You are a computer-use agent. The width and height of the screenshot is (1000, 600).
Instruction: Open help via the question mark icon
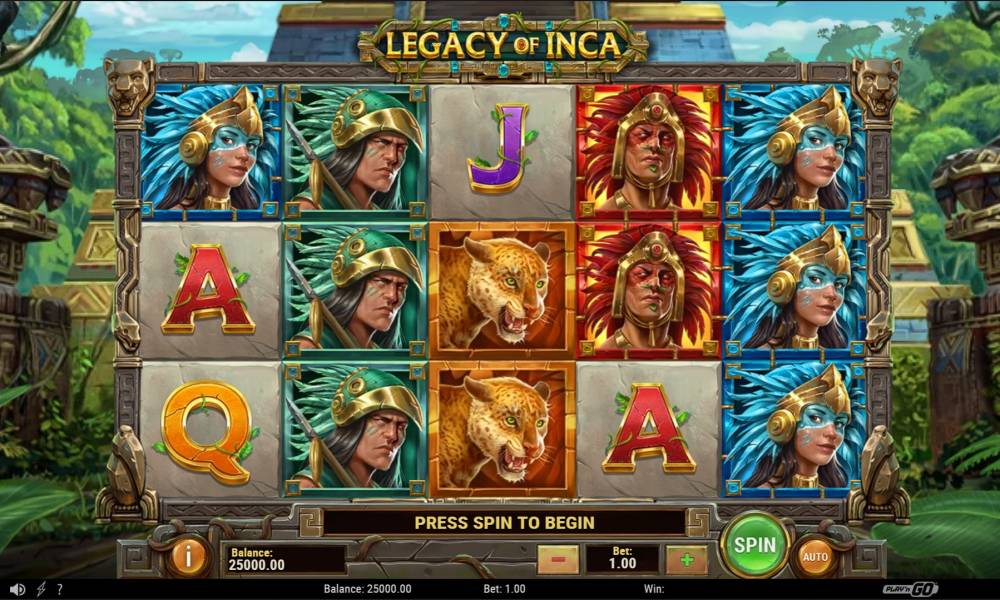point(60,590)
